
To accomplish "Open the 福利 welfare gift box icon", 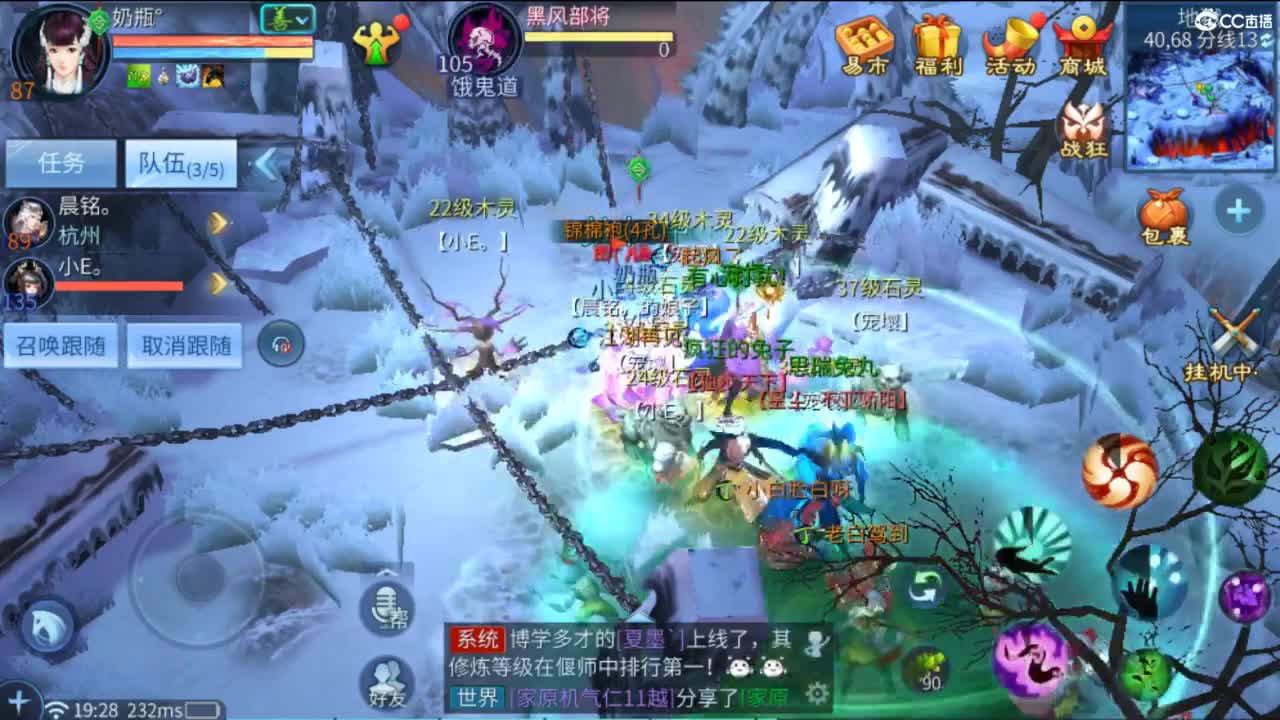I will coord(939,40).
